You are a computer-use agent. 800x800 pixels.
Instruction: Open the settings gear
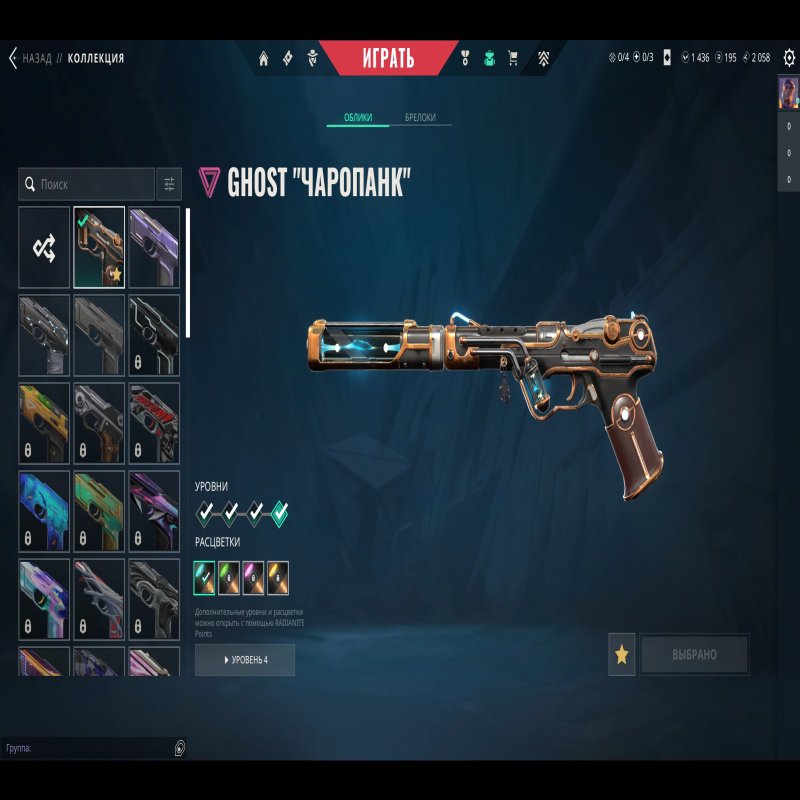[x=788, y=58]
